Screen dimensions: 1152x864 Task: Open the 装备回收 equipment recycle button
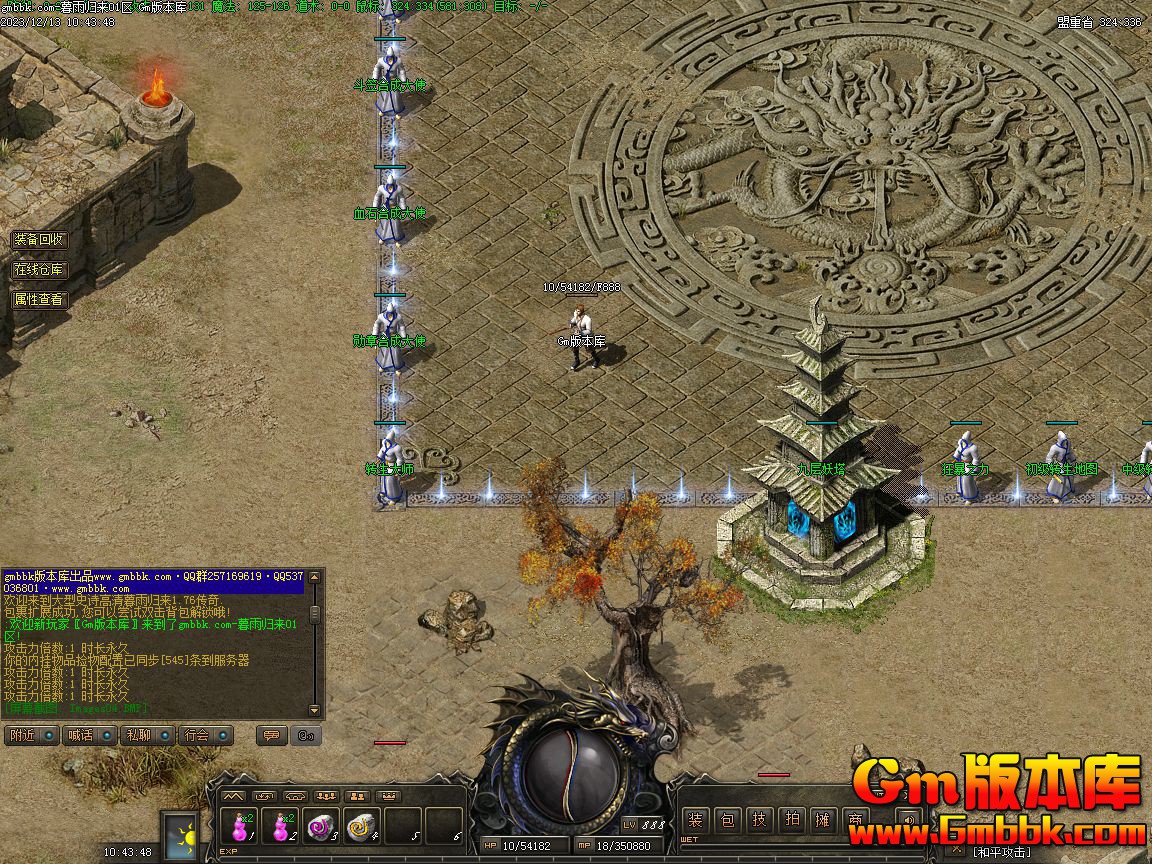click(x=39, y=240)
